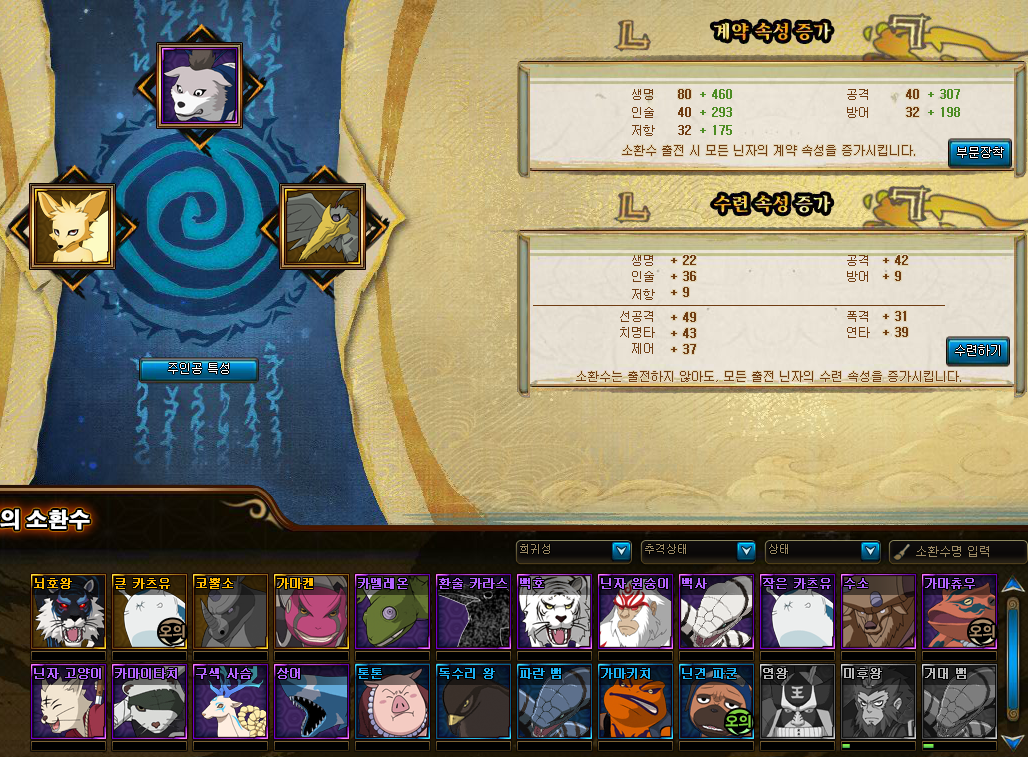
Task: Pick the 닌자 원숭이 summon
Action: 635,612
